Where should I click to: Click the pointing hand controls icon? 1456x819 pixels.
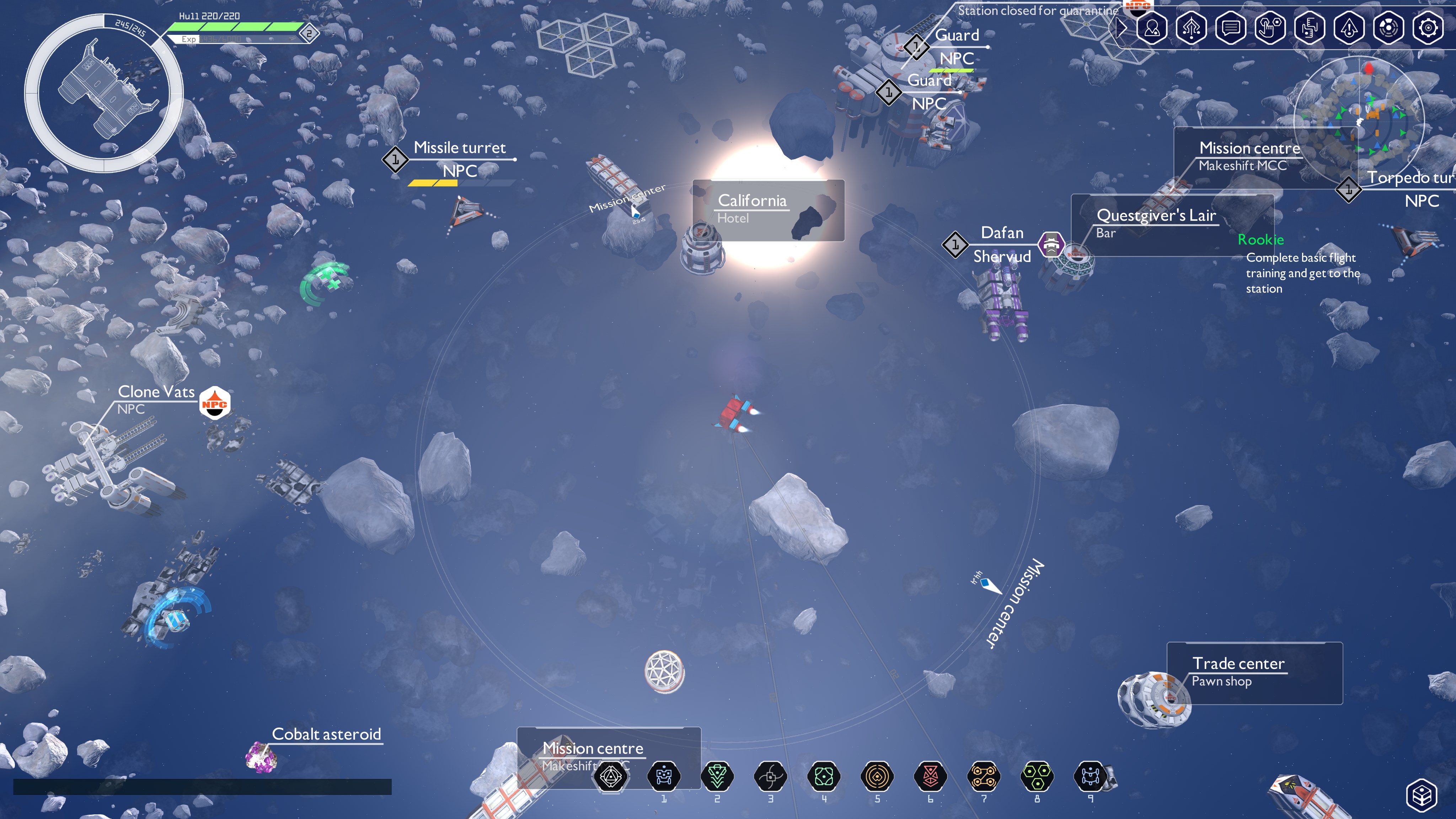point(1270,28)
